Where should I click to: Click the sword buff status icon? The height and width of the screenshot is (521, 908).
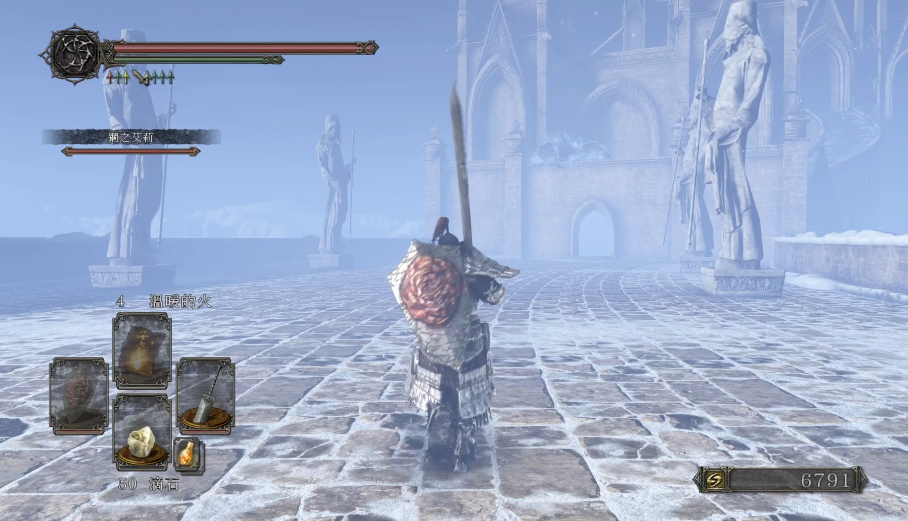pos(140,77)
